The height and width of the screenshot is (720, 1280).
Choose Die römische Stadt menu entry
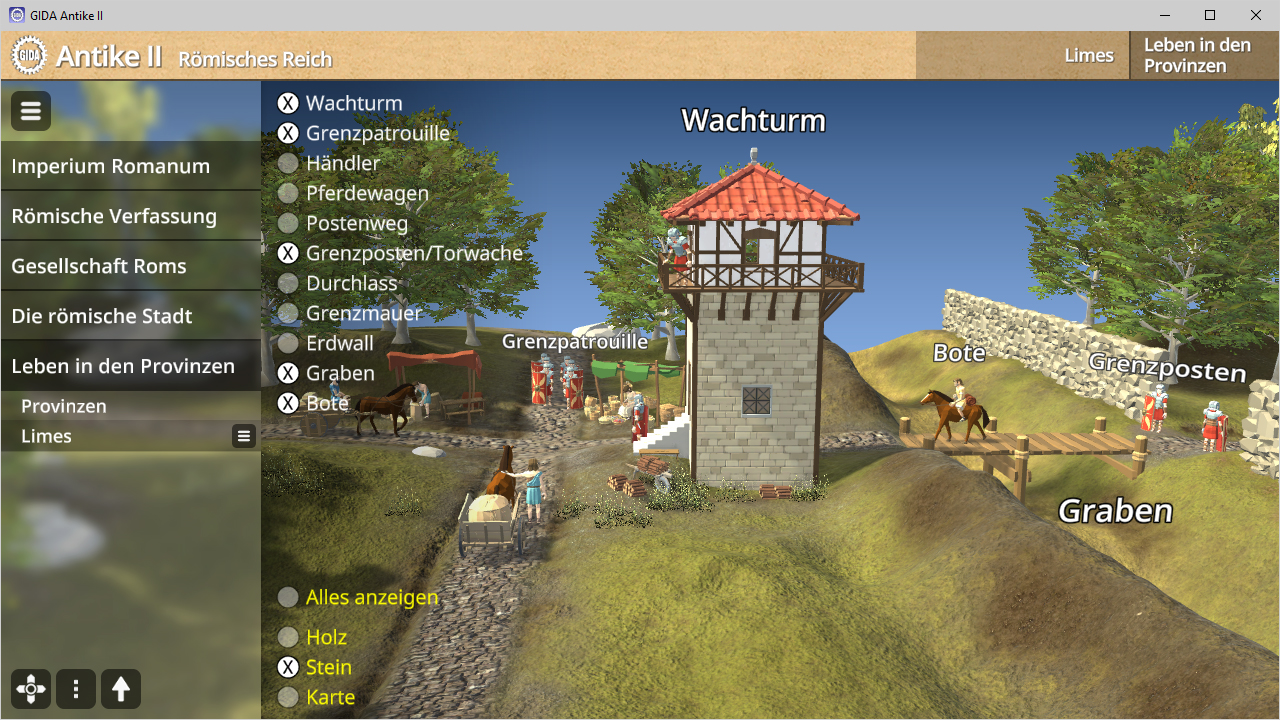coord(102,316)
